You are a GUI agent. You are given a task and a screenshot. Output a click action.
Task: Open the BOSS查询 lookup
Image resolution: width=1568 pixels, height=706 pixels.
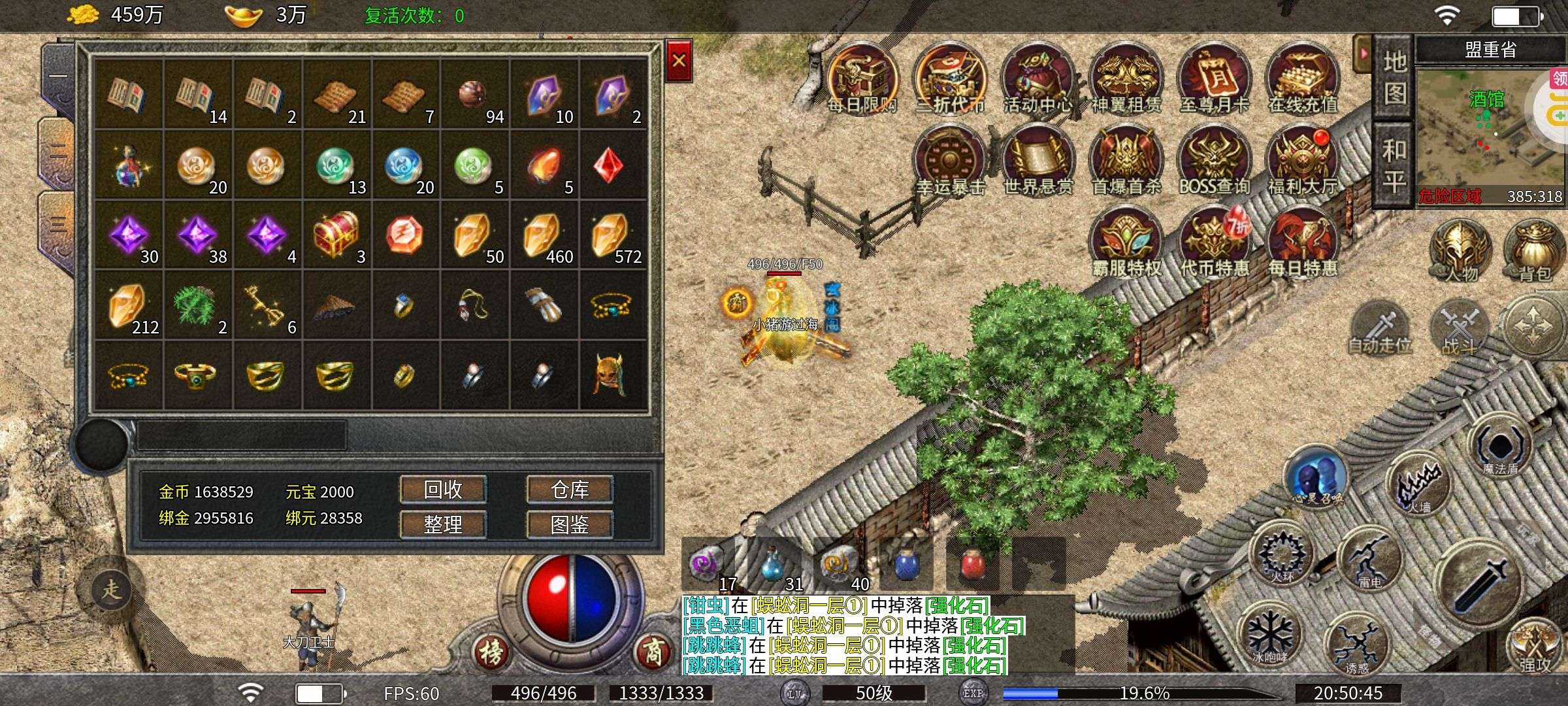pos(1214,162)
